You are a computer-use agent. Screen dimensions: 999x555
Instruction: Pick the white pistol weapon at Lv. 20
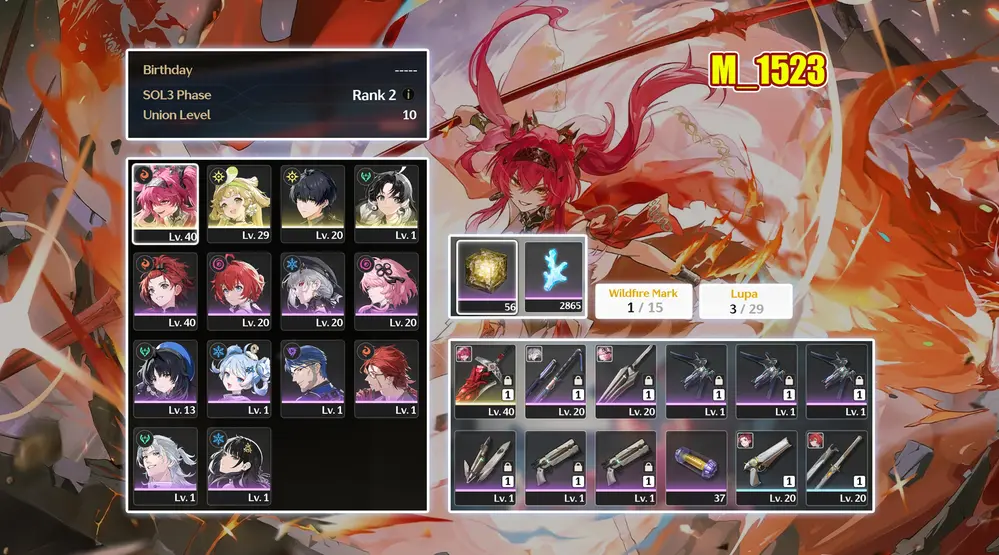click(x=767, y=467)
